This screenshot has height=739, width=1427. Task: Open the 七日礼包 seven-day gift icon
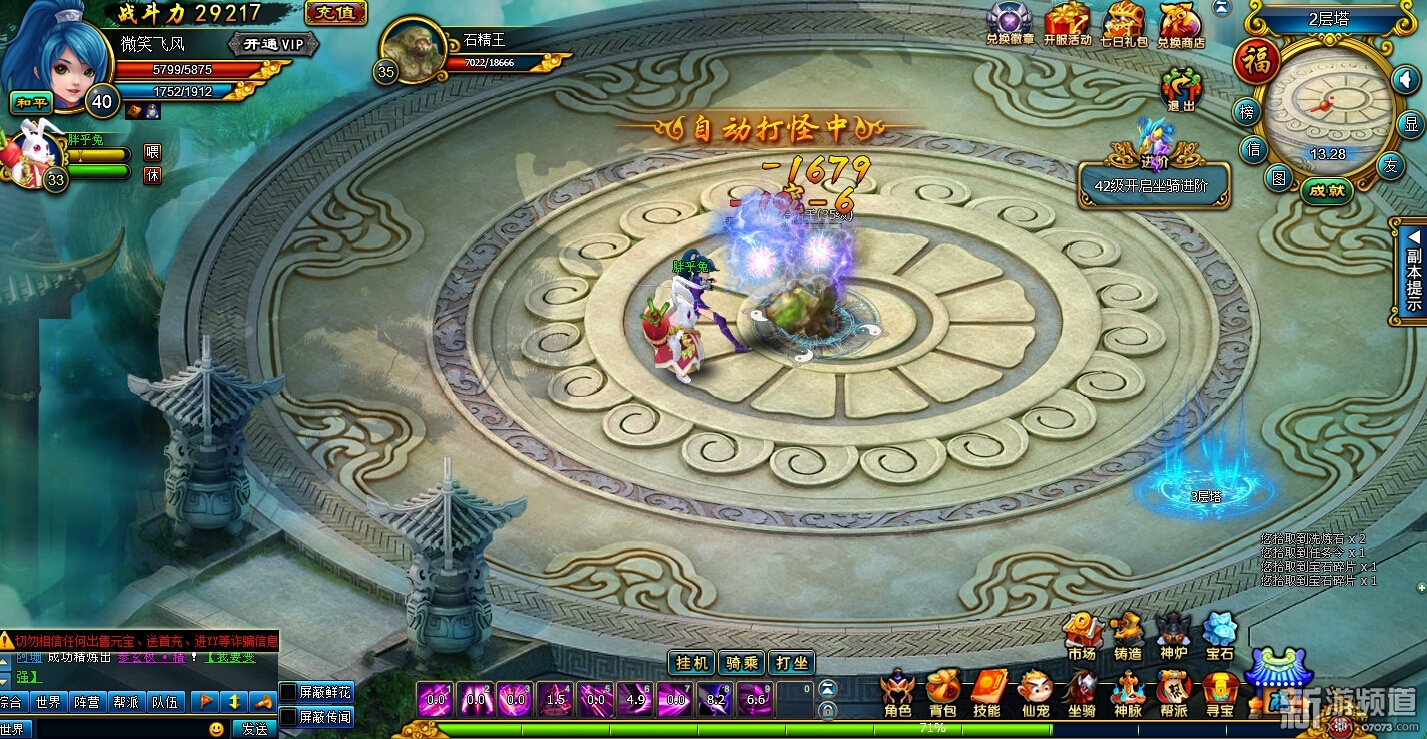tap(1123, 25)
